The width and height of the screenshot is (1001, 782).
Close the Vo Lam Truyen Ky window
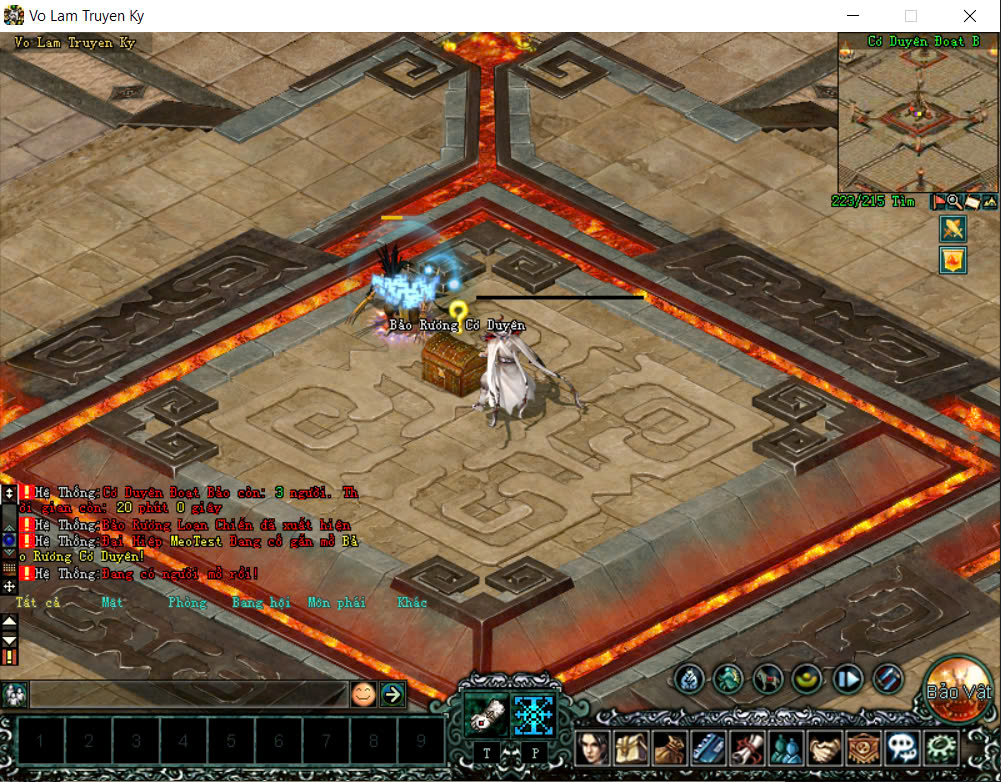coord(970,16)
